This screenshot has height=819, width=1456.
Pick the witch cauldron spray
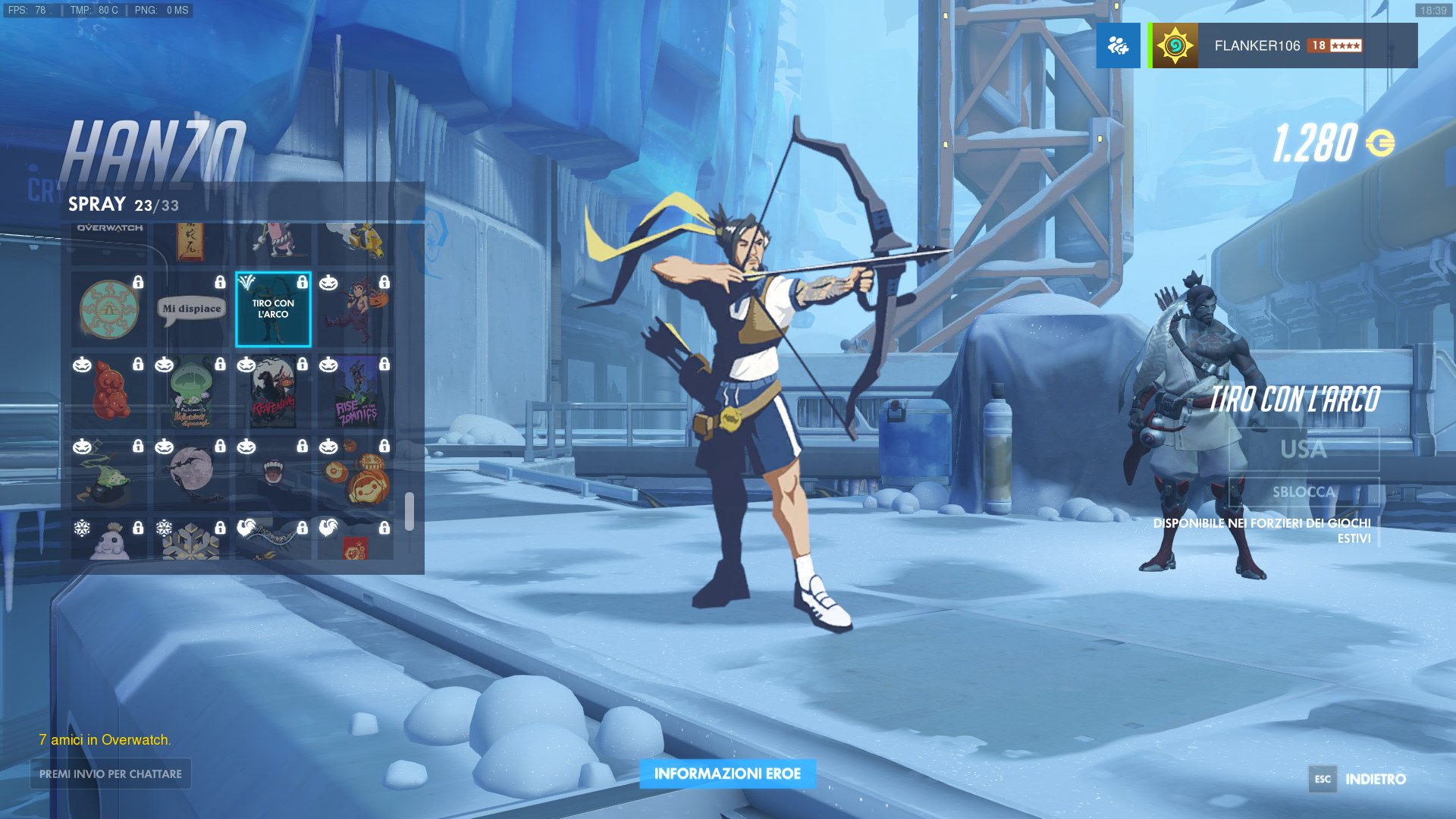click(x=109, y=473)
